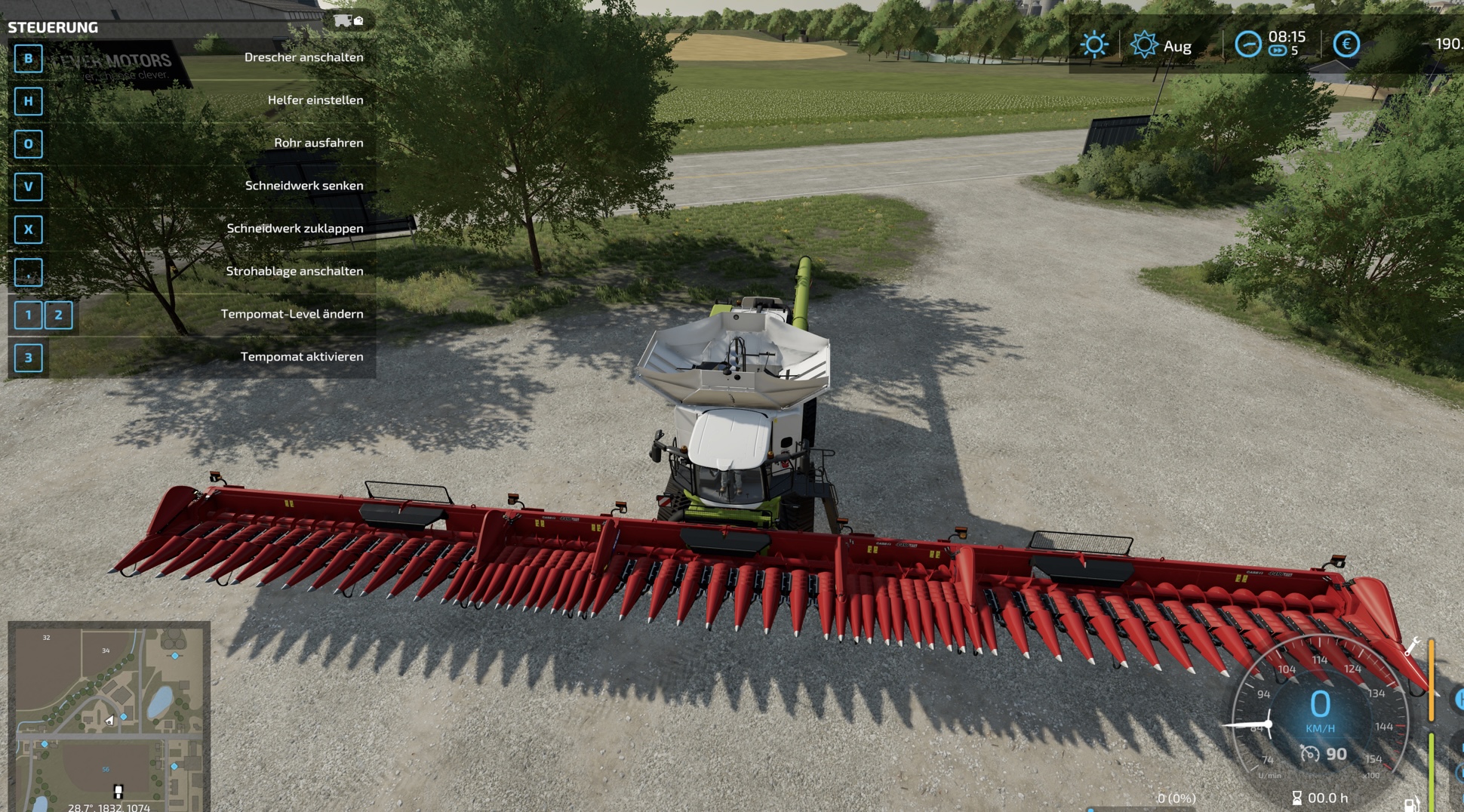Select the clock time icon

1247,45
